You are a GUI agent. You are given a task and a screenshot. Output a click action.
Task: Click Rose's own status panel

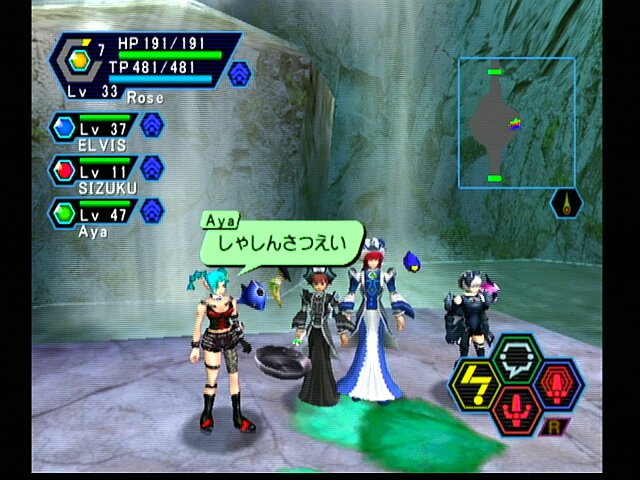click(143, 63)
